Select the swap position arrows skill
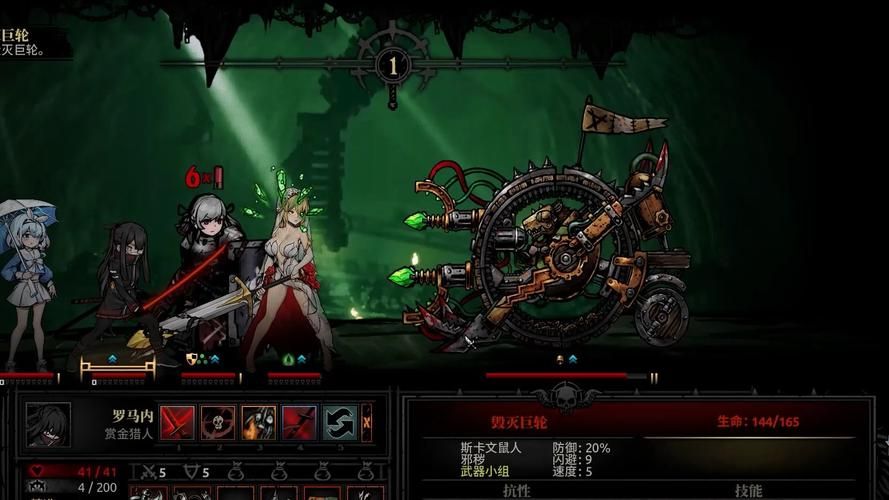 coord(340,423)
